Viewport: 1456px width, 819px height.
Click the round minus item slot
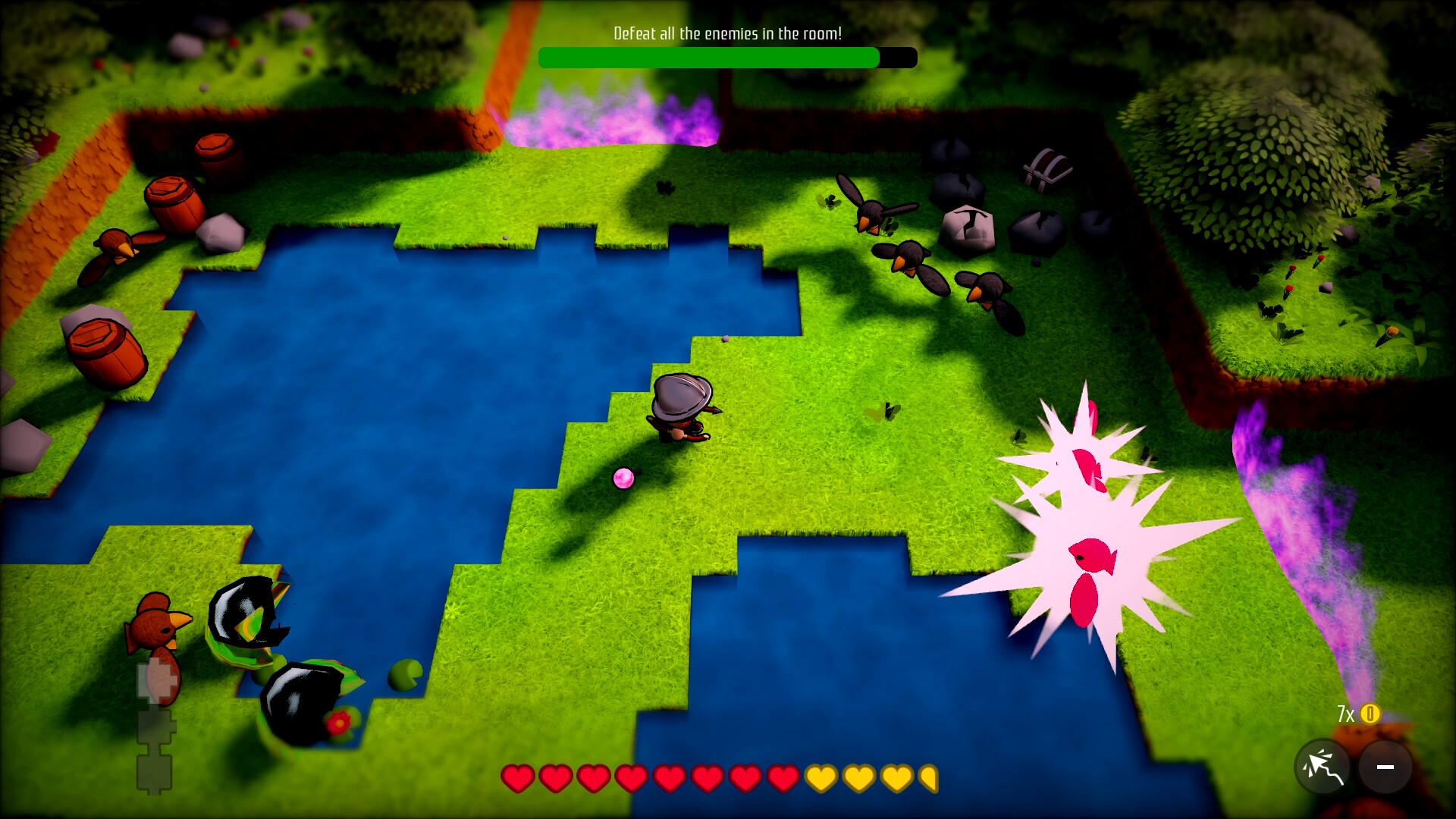(1385, 767)
